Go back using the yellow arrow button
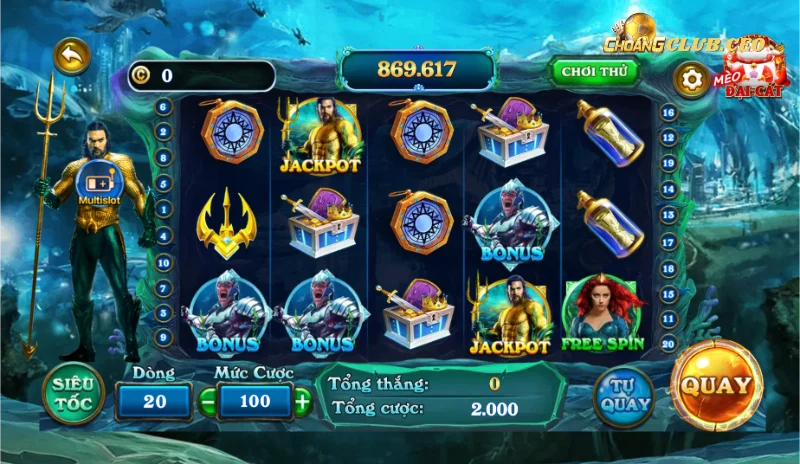The width and height of the screenshot is (800, 464). (71, 57)
